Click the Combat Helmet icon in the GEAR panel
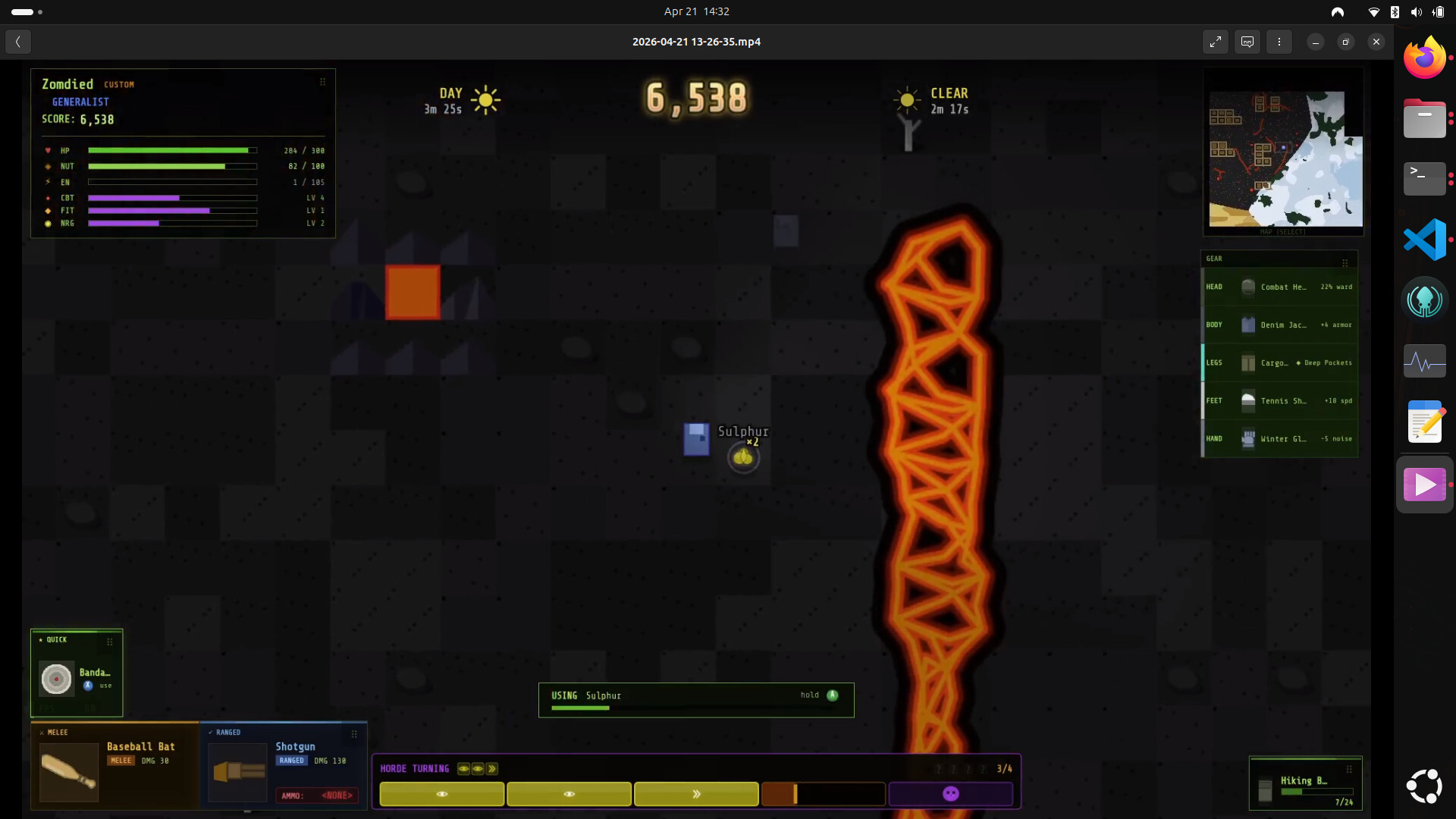 click(x=1249, y=287)
